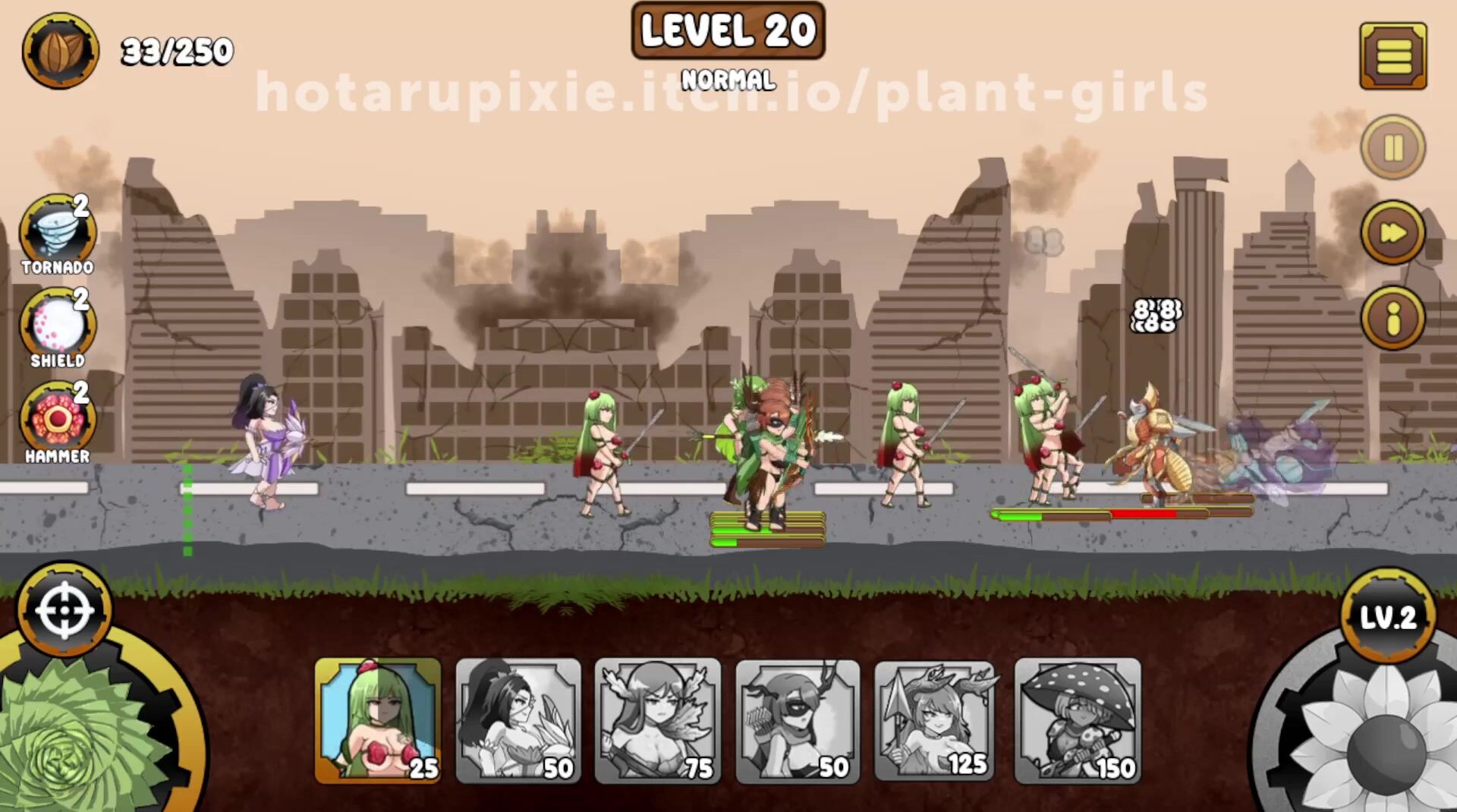The image size is (1457, 812).
Task: Pick the masked archer card costing 50
Action: pyautogui.click(x=798, y=720)
